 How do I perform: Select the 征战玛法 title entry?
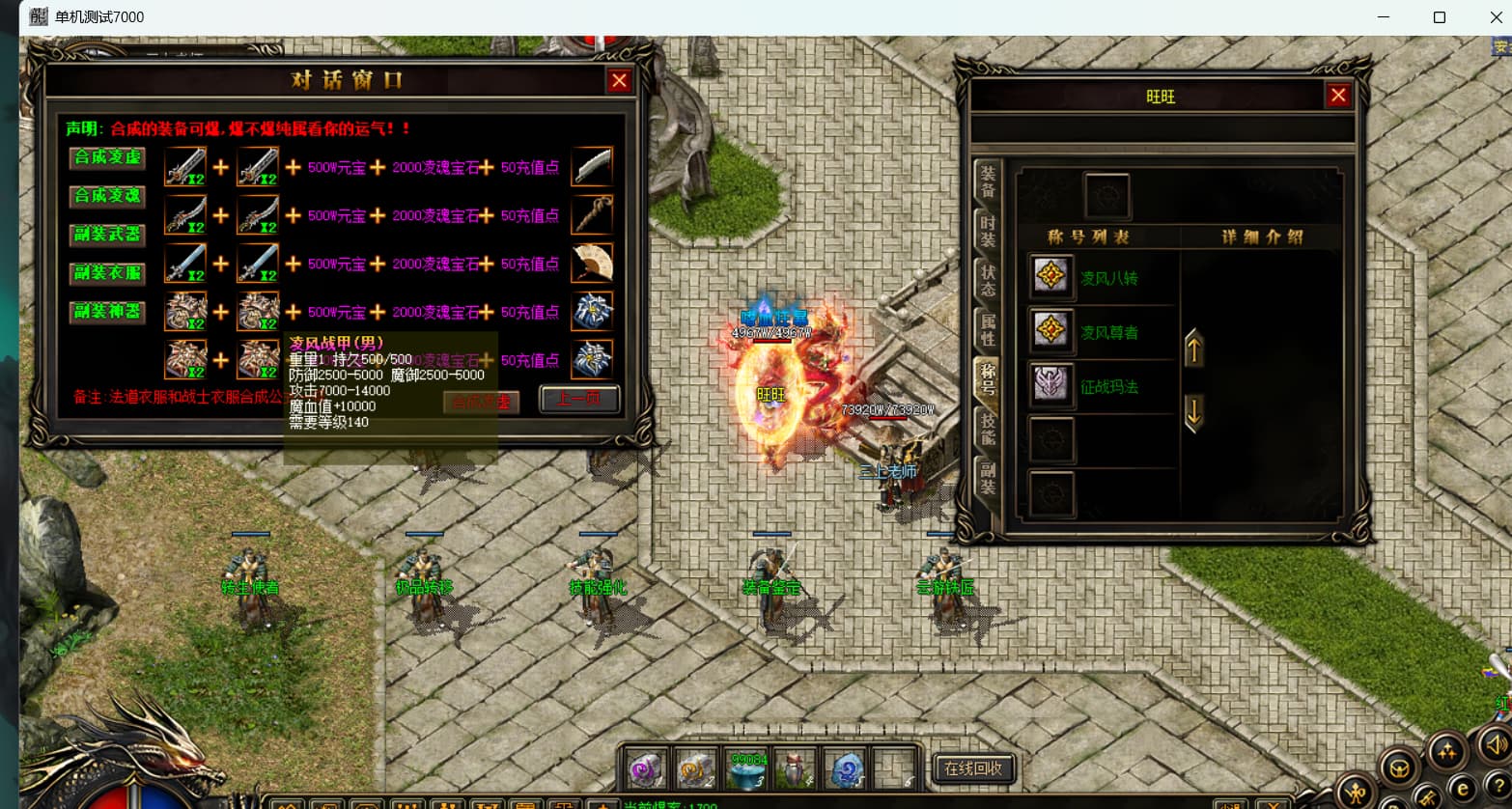coord(1108,386)
